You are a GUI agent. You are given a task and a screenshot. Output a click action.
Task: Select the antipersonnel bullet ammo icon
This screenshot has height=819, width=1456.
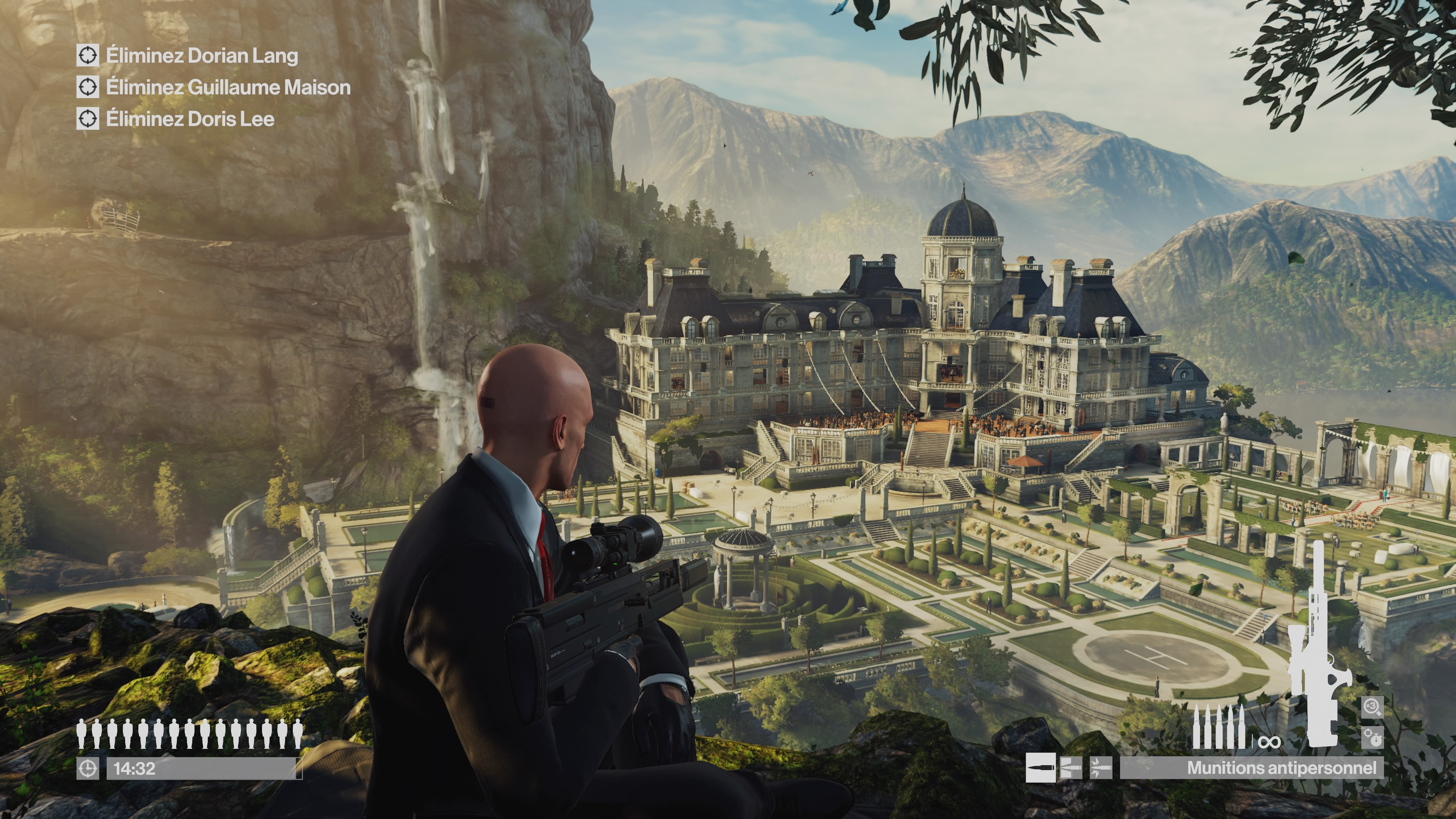click(1040, 767)
